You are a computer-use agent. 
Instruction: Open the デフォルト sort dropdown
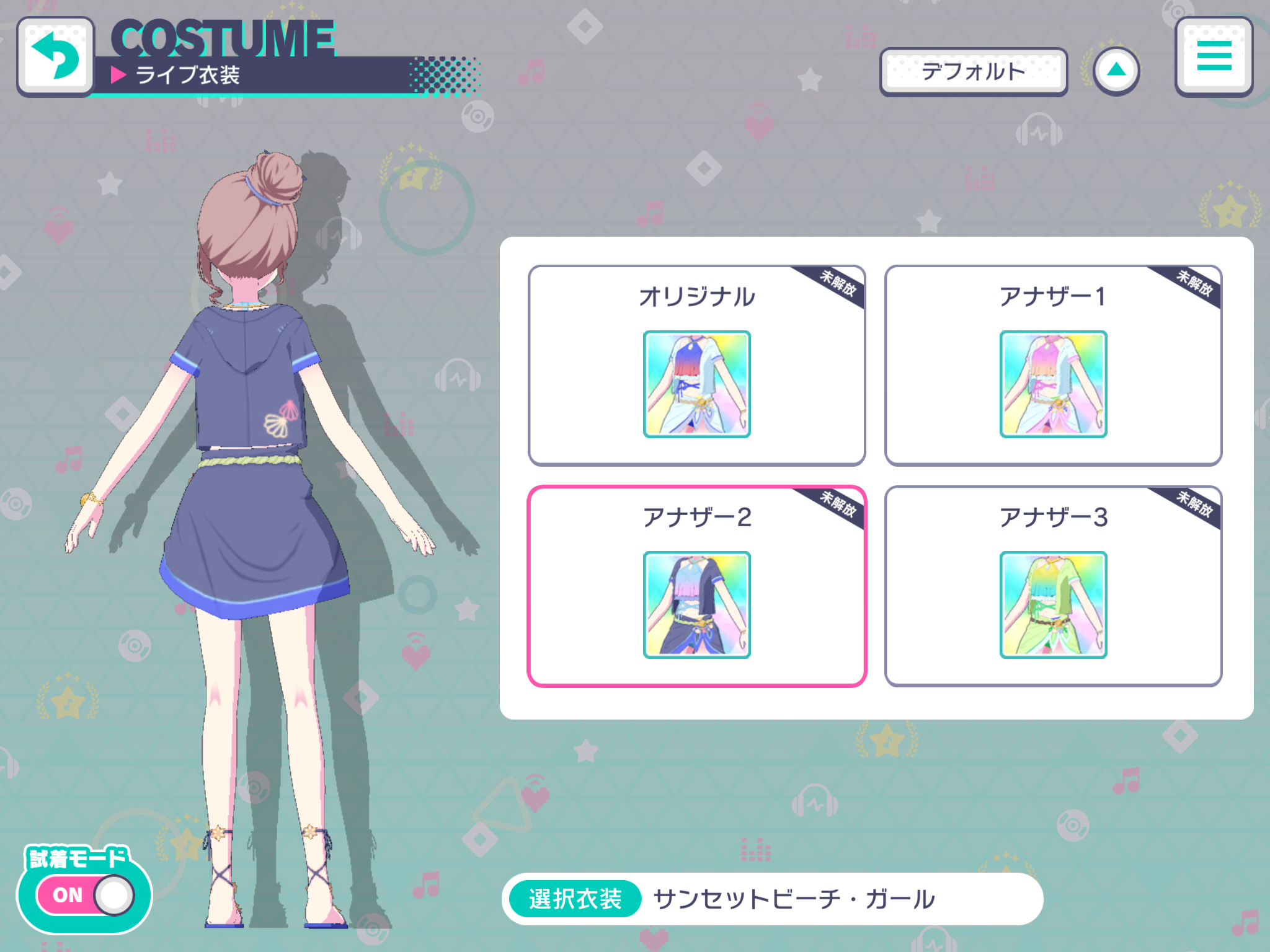[x=973, y=72]
